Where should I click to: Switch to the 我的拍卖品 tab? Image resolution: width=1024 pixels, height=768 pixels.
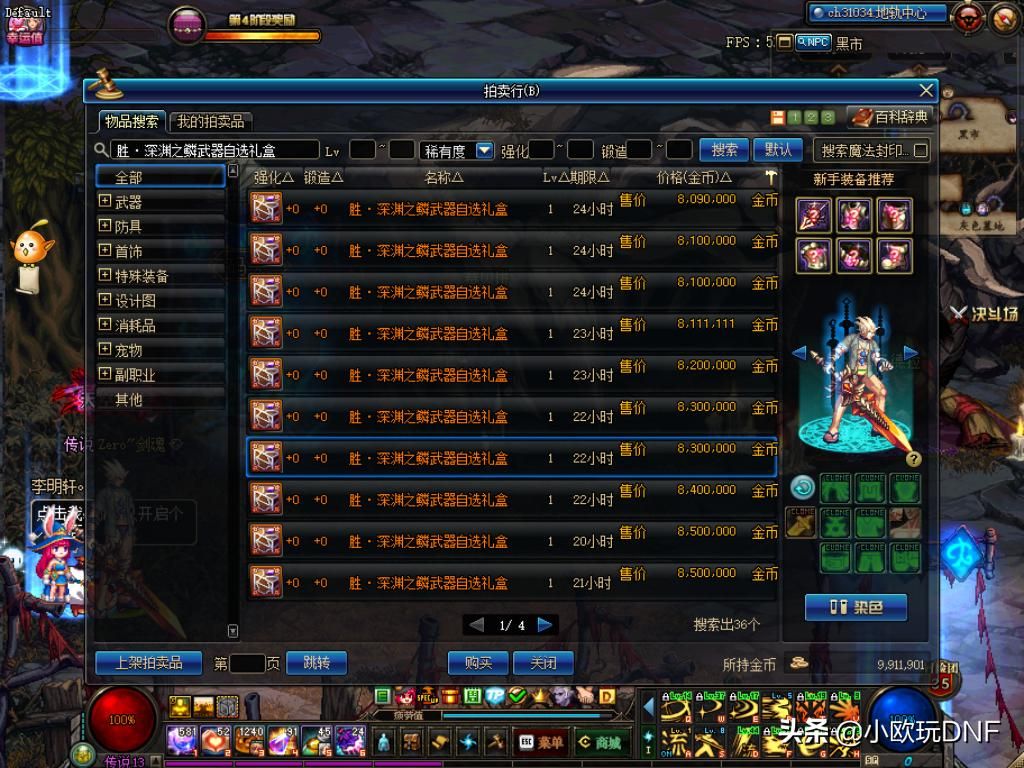tap(210, 122)
